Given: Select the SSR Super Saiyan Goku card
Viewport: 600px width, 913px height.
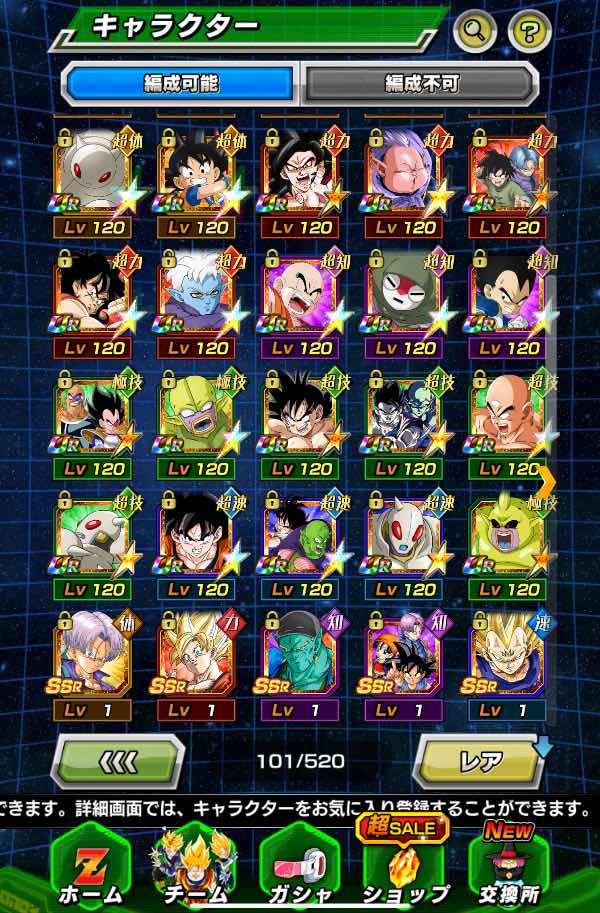Looking at the screenshot, I should pyautogui.click(x=196, y=657).
